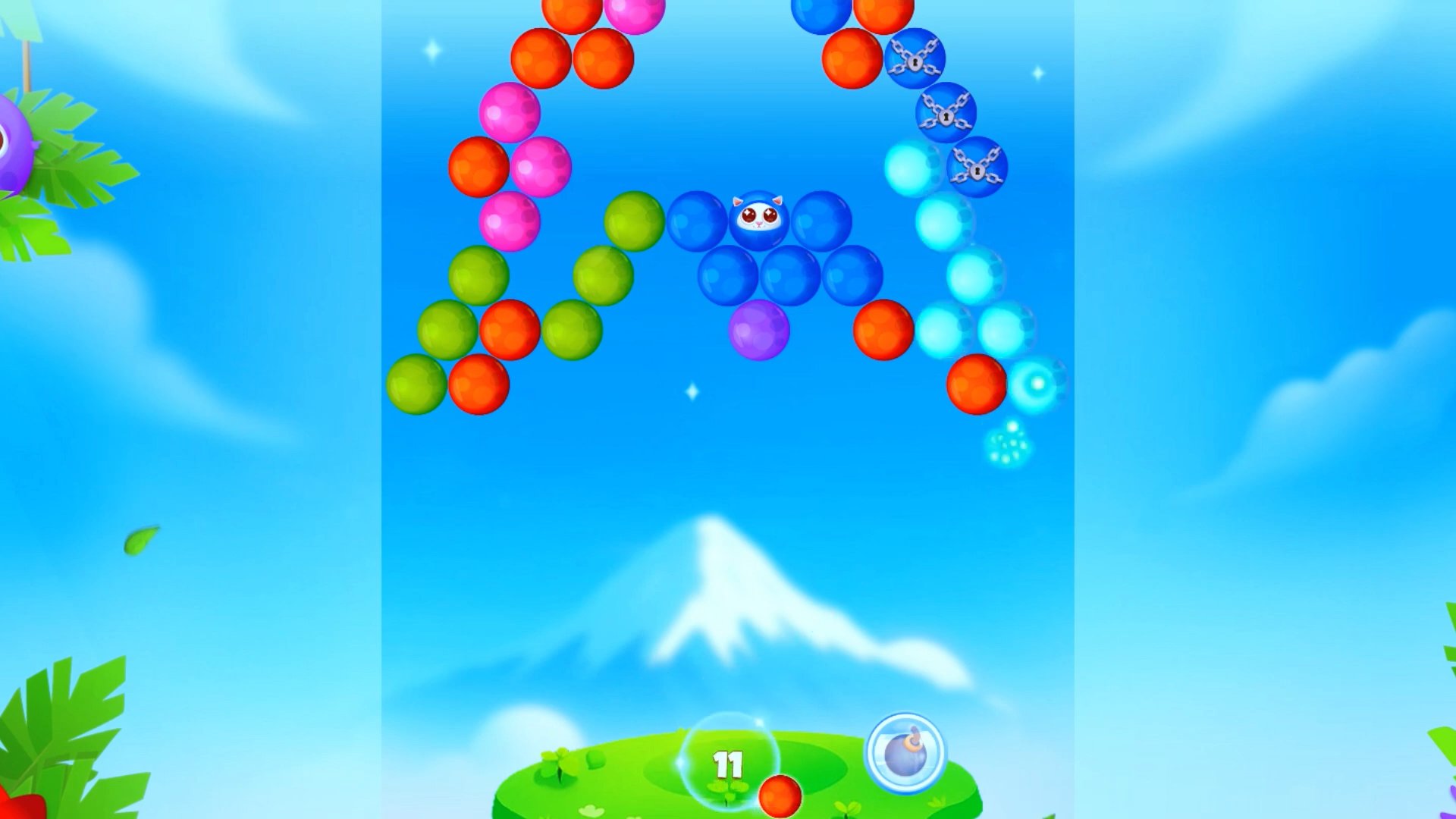Target the trapped cat bubble

[758, 220]
